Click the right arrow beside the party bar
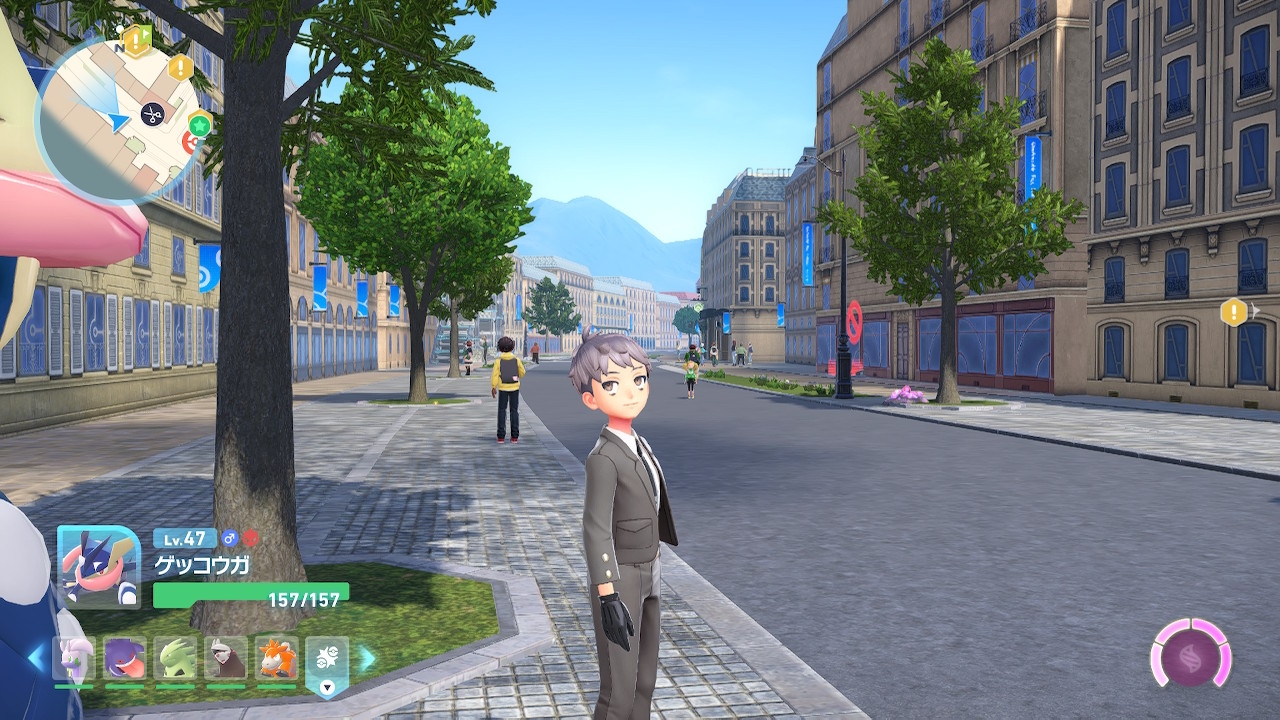 pyautogui.click(x=367, y=658)
